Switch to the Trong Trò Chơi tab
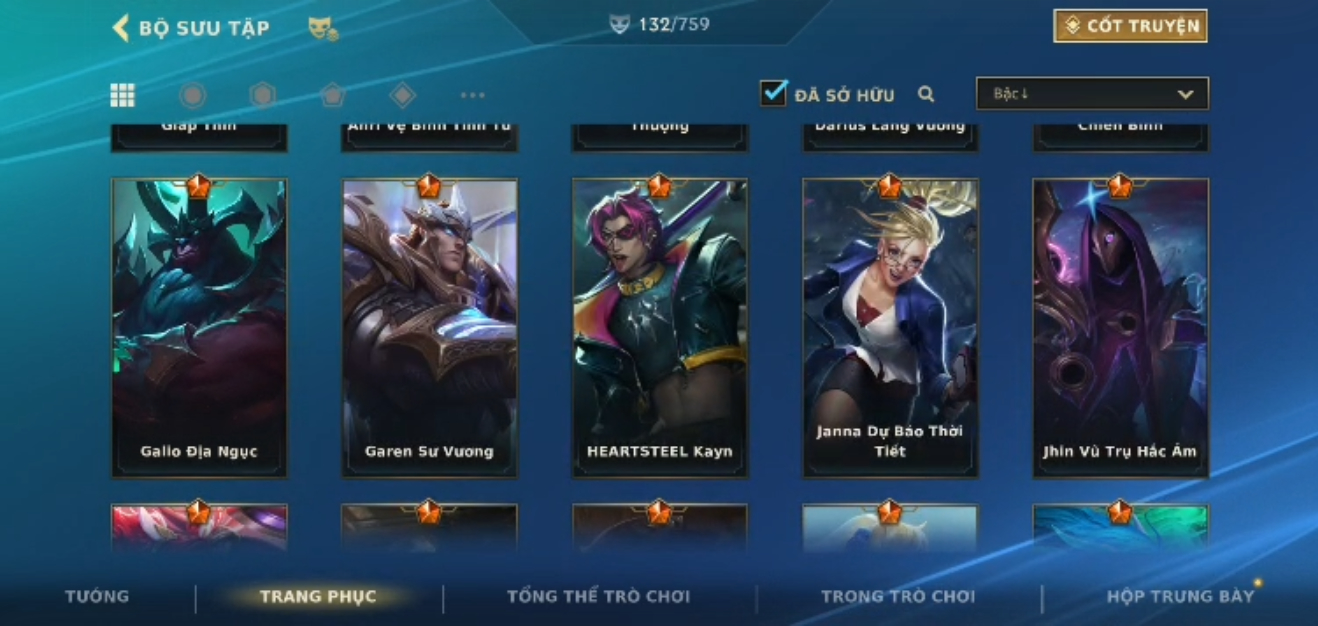 (897, 597)
